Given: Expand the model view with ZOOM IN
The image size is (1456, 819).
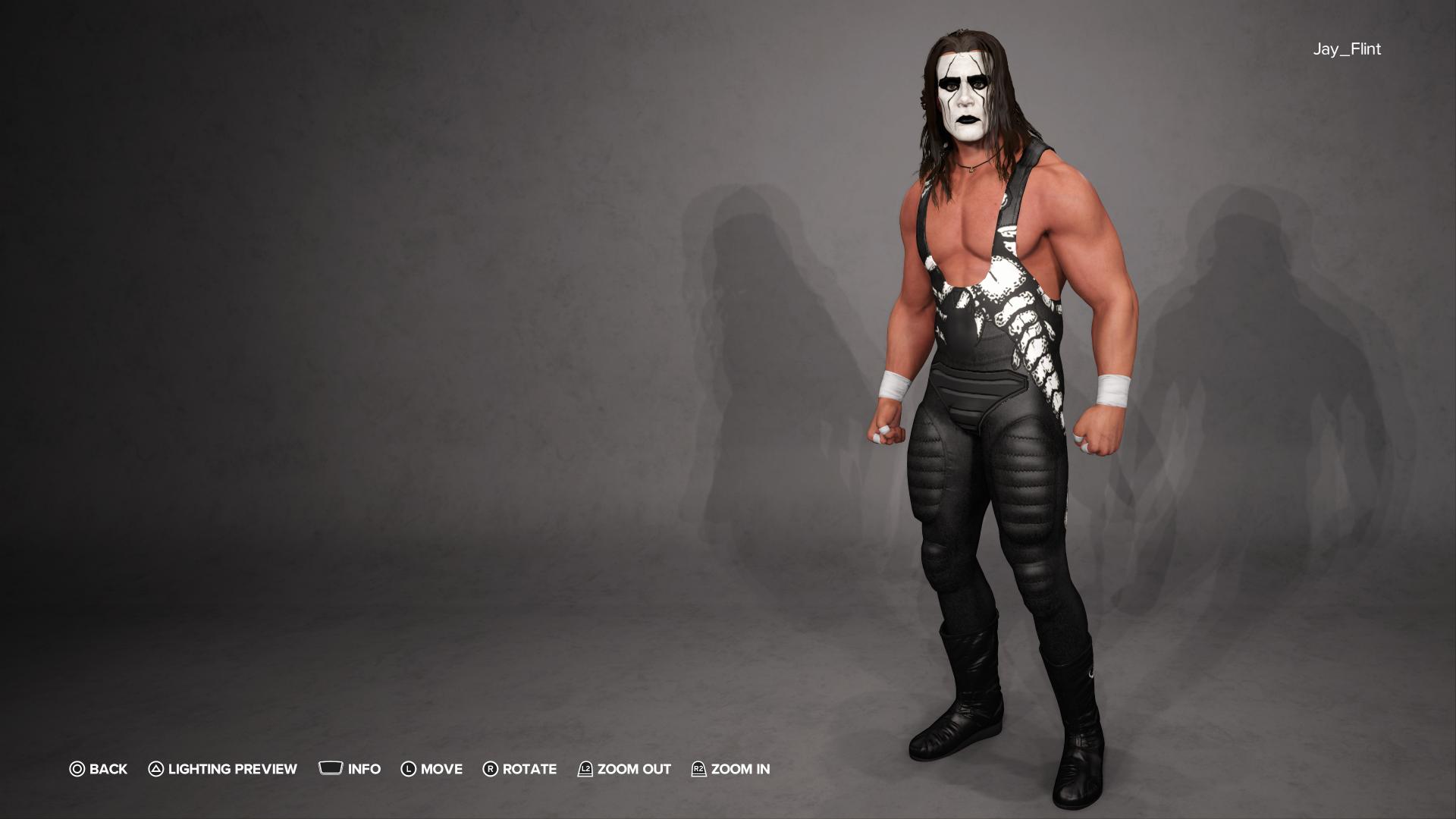Looking at the screenshot, I should [x=739, y=769].
